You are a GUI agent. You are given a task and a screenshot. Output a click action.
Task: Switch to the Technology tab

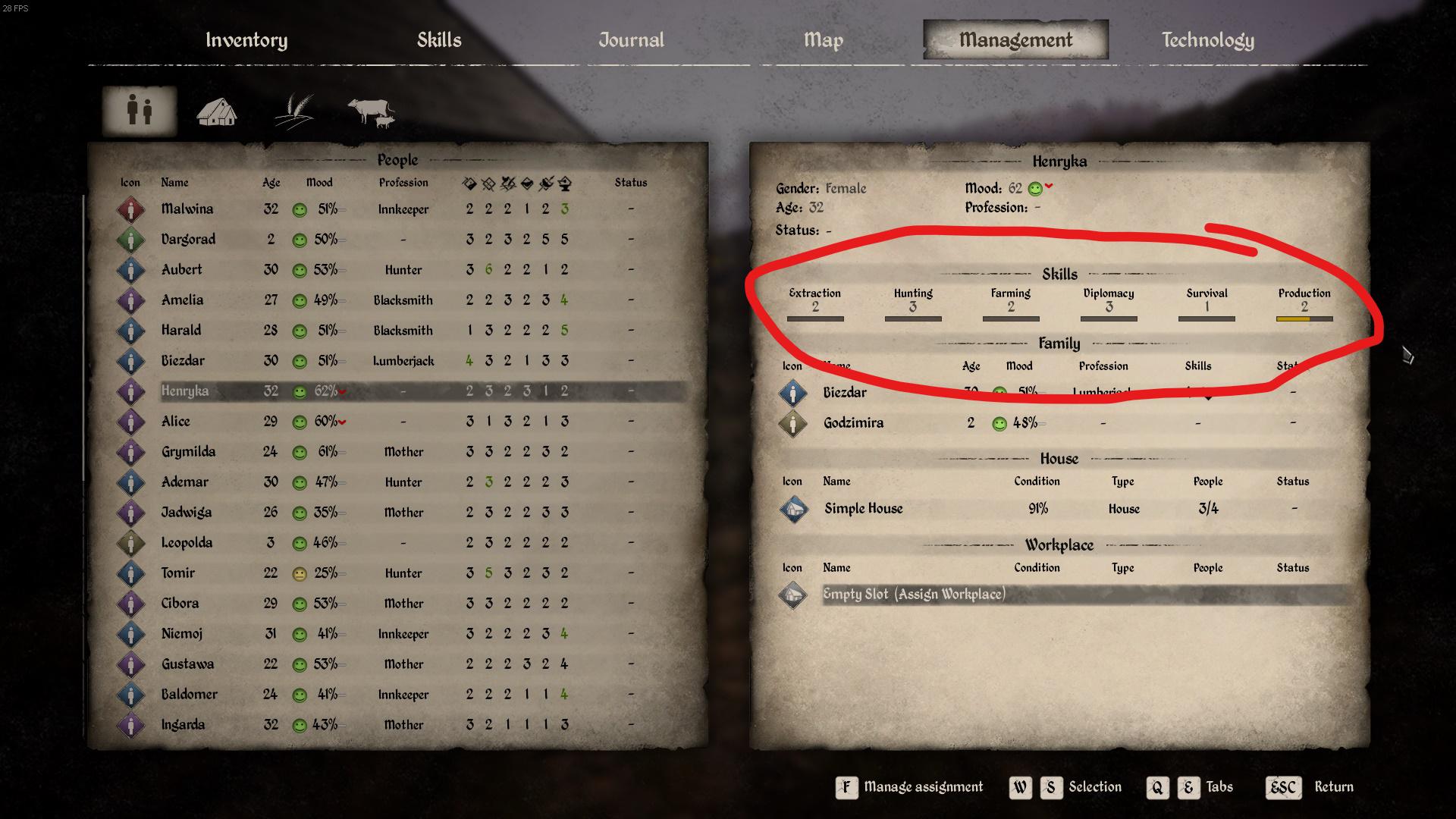point(1207,39)
